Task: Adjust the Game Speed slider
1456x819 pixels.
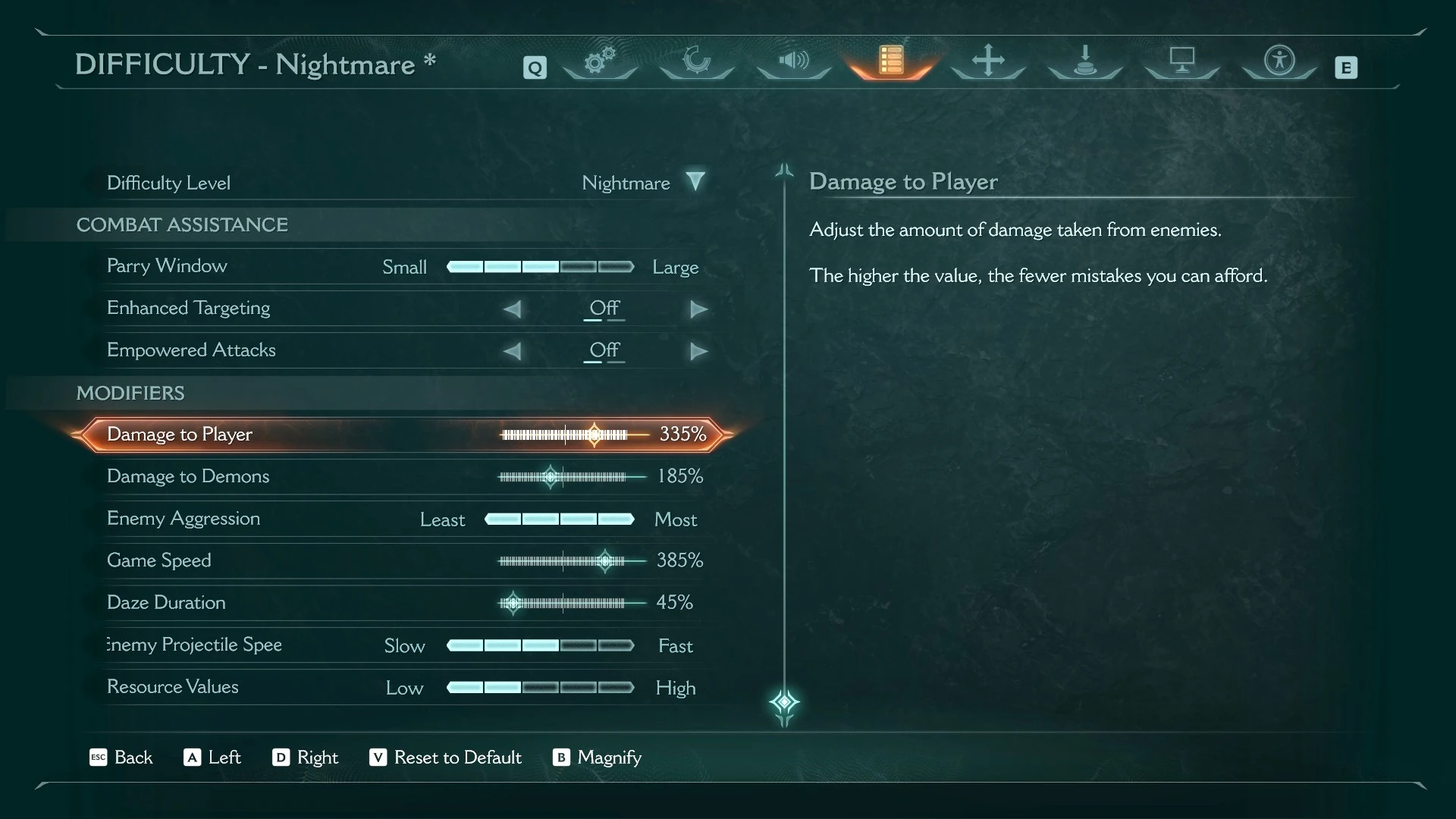Action: tap(604, 561)
